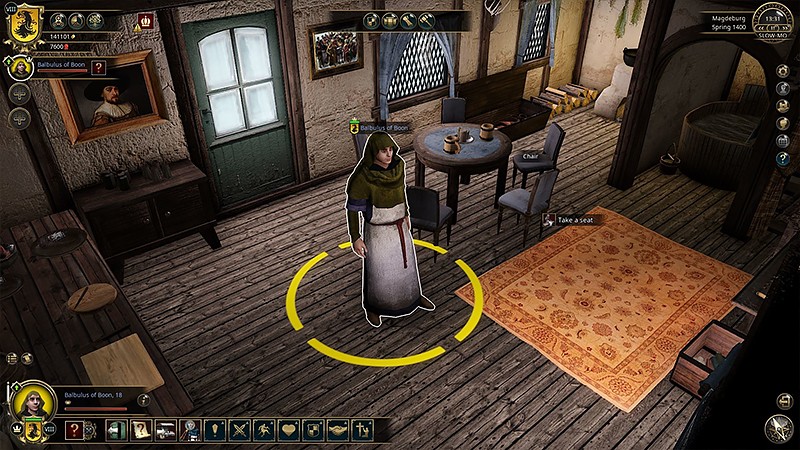Screen dimensions: 800x450
Task: Open the red question mark beside Balbulus
Action: click(x=98, y=67)
